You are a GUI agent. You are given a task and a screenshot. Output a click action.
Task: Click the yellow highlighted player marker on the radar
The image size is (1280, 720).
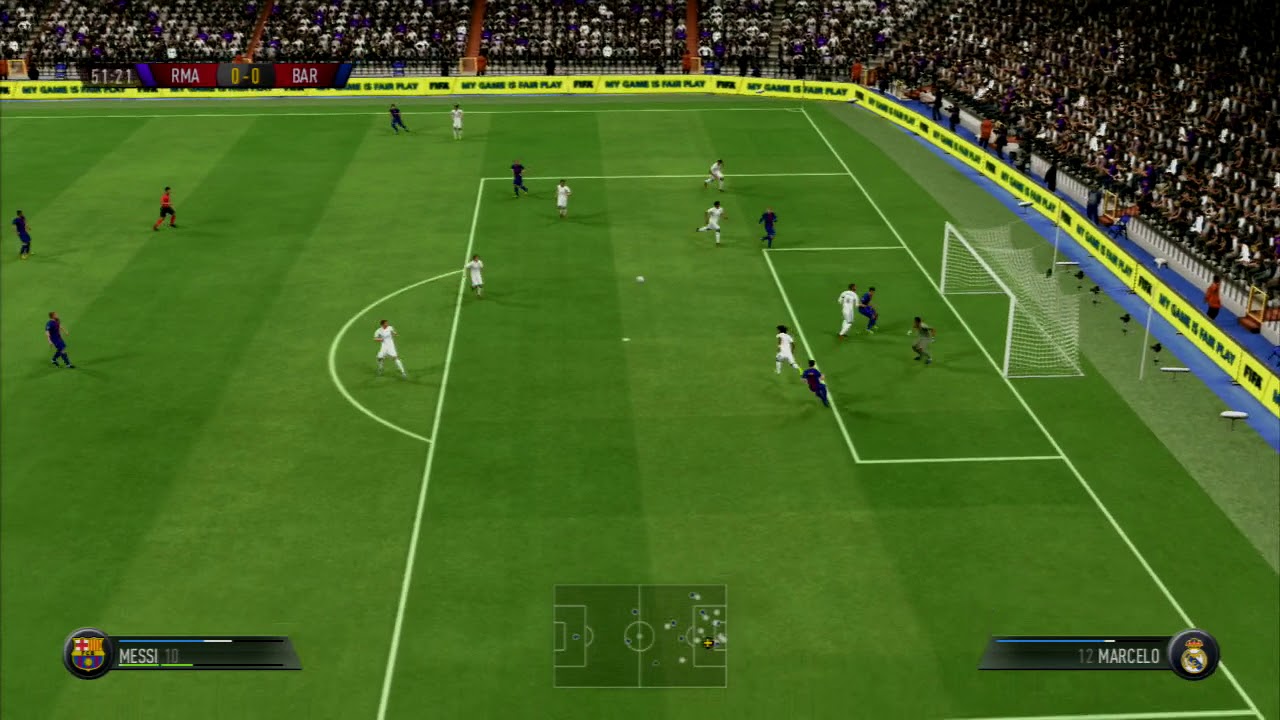click(708, 643)
